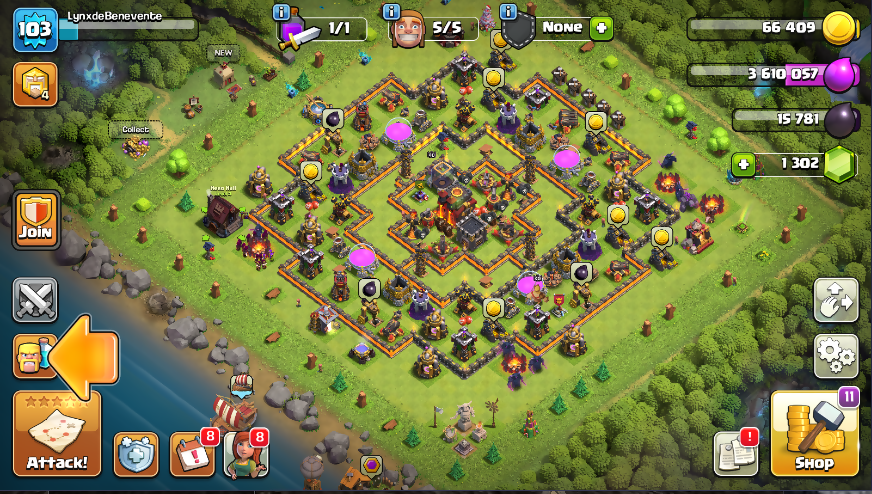Open the league trophy badge
The height and width of the screenshot is (494, 872).
pos(33,84)
